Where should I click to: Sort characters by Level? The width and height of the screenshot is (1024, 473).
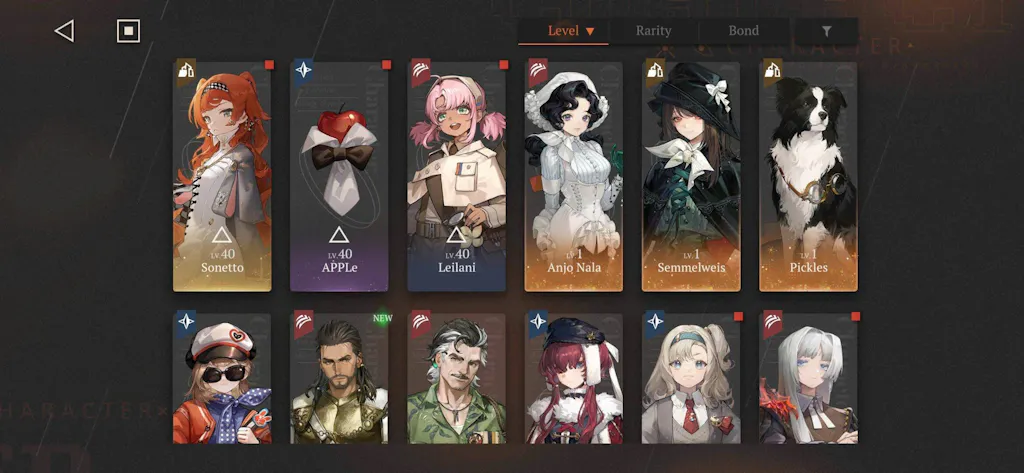(x=570, y=31)
